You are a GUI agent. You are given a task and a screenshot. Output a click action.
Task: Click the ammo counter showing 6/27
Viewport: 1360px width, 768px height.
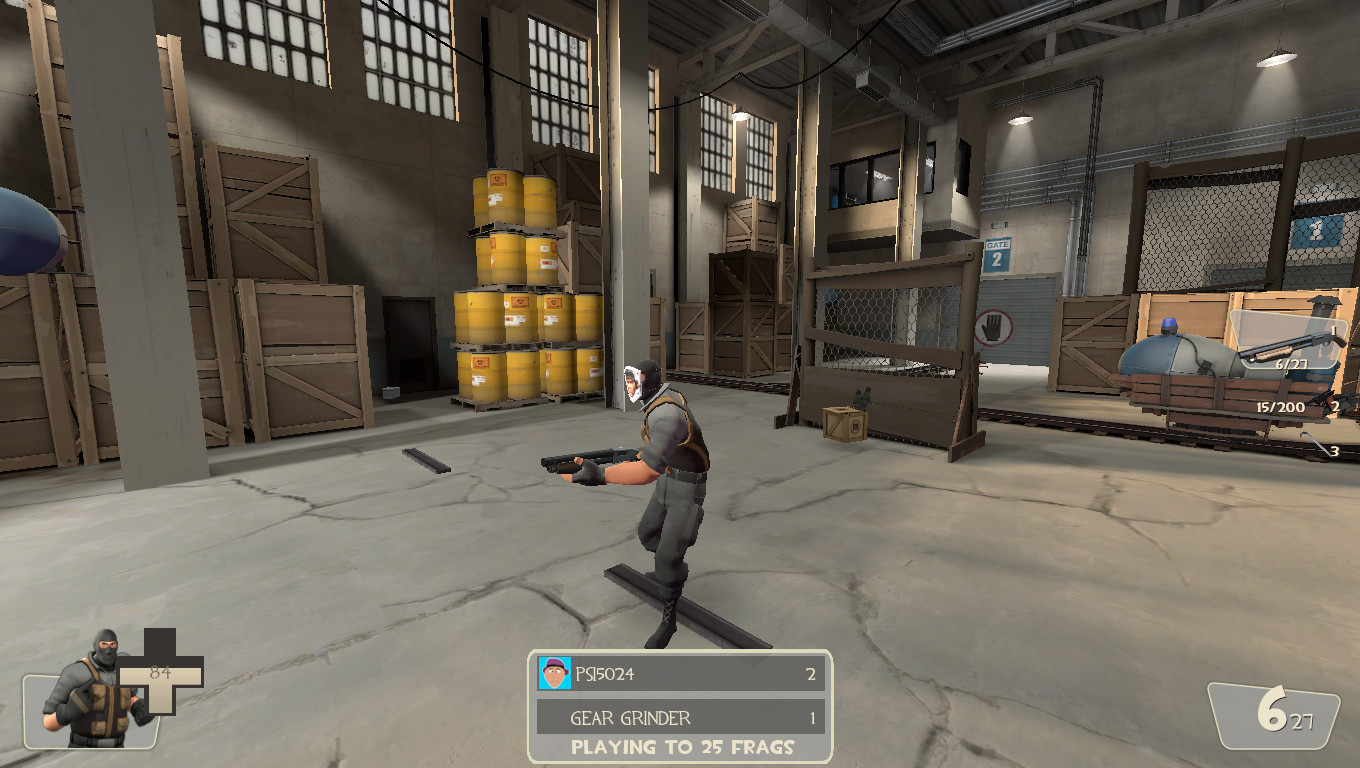pyautogui.click(x=1292, y=364)
